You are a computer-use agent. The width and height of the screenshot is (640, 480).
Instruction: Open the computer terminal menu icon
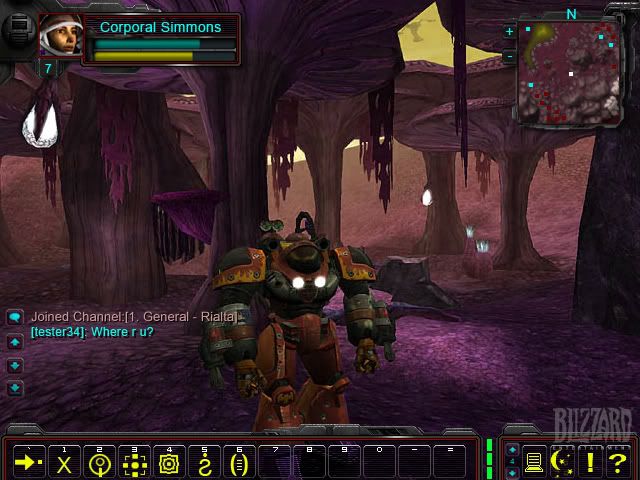[x=535, y=462]
